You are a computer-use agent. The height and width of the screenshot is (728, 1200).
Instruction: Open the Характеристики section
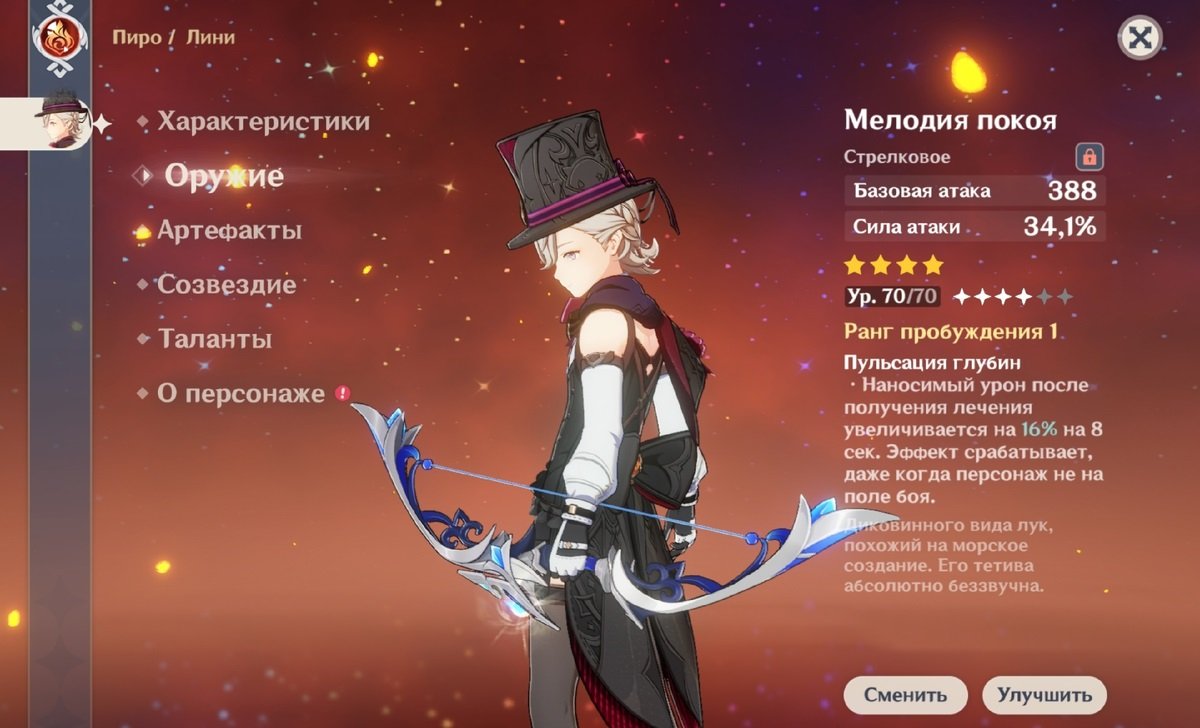(x=263, y=122)
